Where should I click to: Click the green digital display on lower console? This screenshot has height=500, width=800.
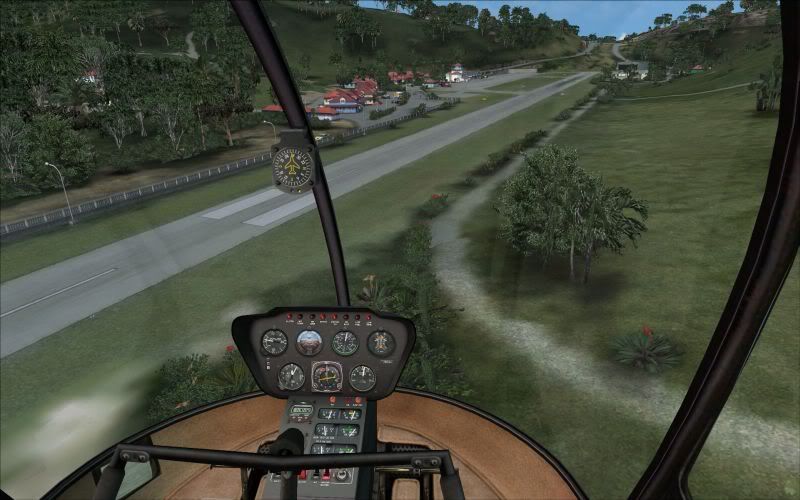point(301,410)
